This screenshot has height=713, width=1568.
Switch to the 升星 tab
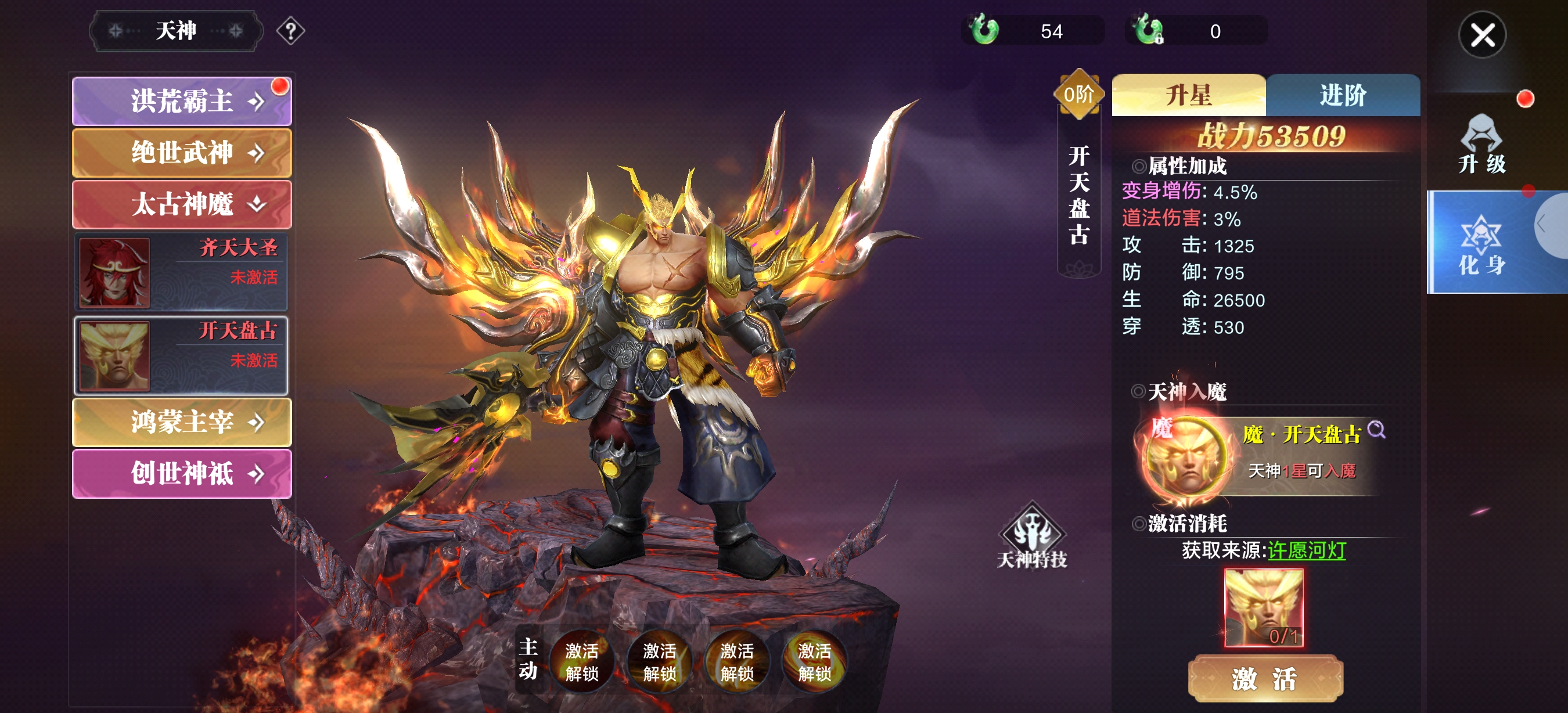pos(1188,96)
